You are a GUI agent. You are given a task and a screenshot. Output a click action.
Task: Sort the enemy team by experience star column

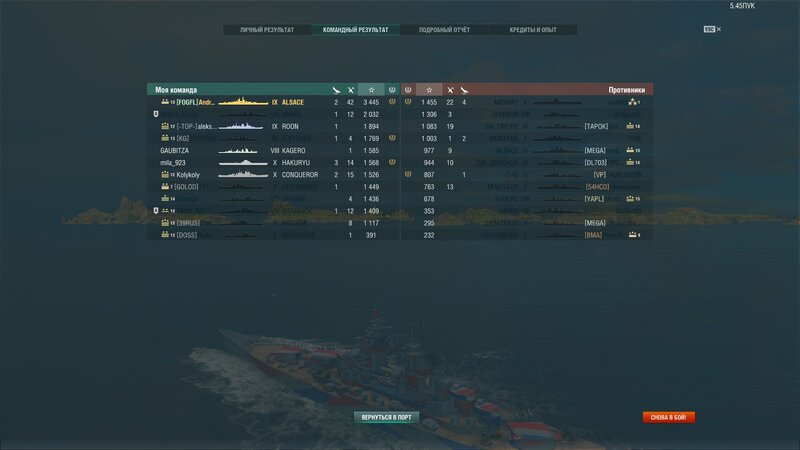429,90
